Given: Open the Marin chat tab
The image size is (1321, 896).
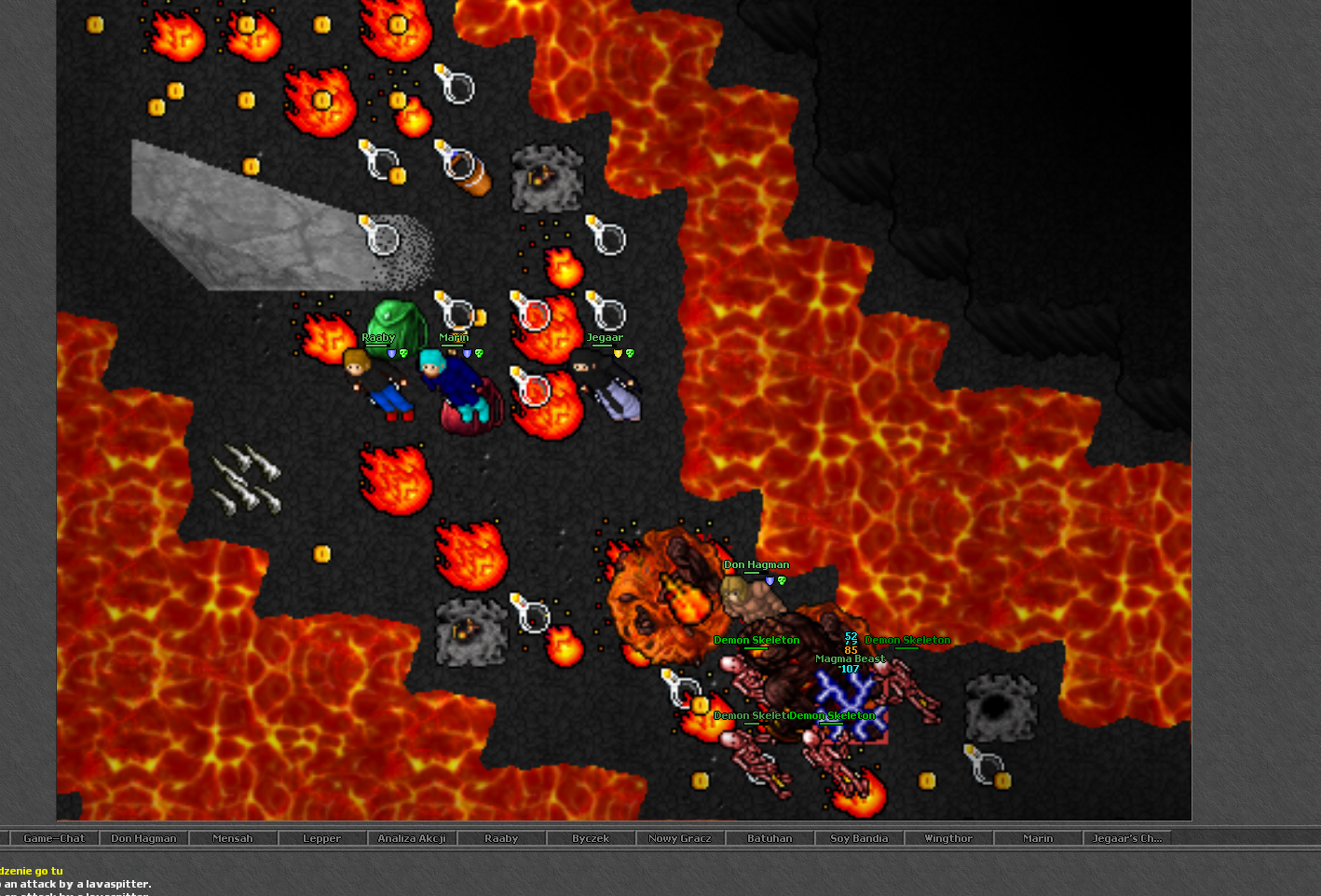Looking at the screenshot, I should point(1038,838).
